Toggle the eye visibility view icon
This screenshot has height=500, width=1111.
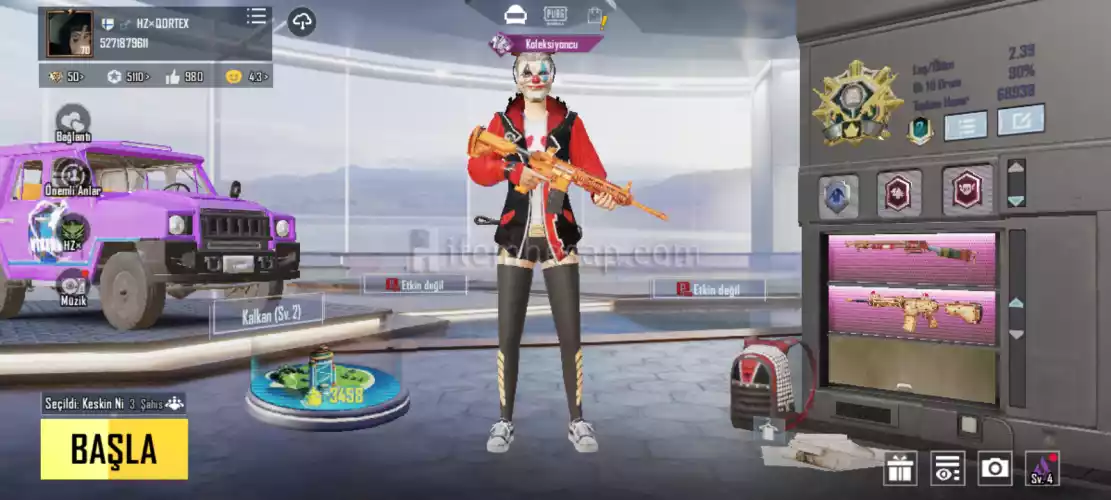(947, 468)
